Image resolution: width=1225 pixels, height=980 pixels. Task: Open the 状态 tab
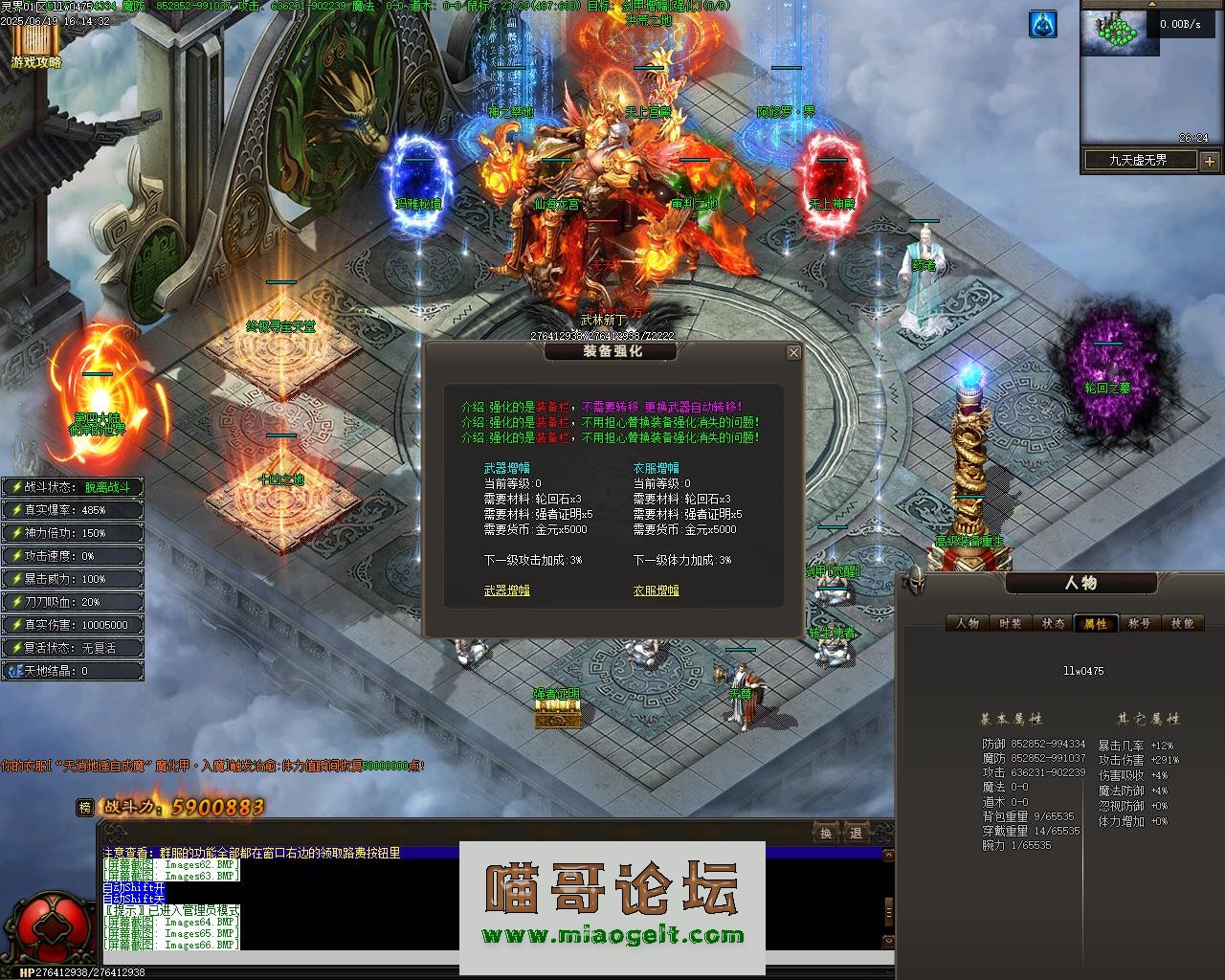point(1054,623)
